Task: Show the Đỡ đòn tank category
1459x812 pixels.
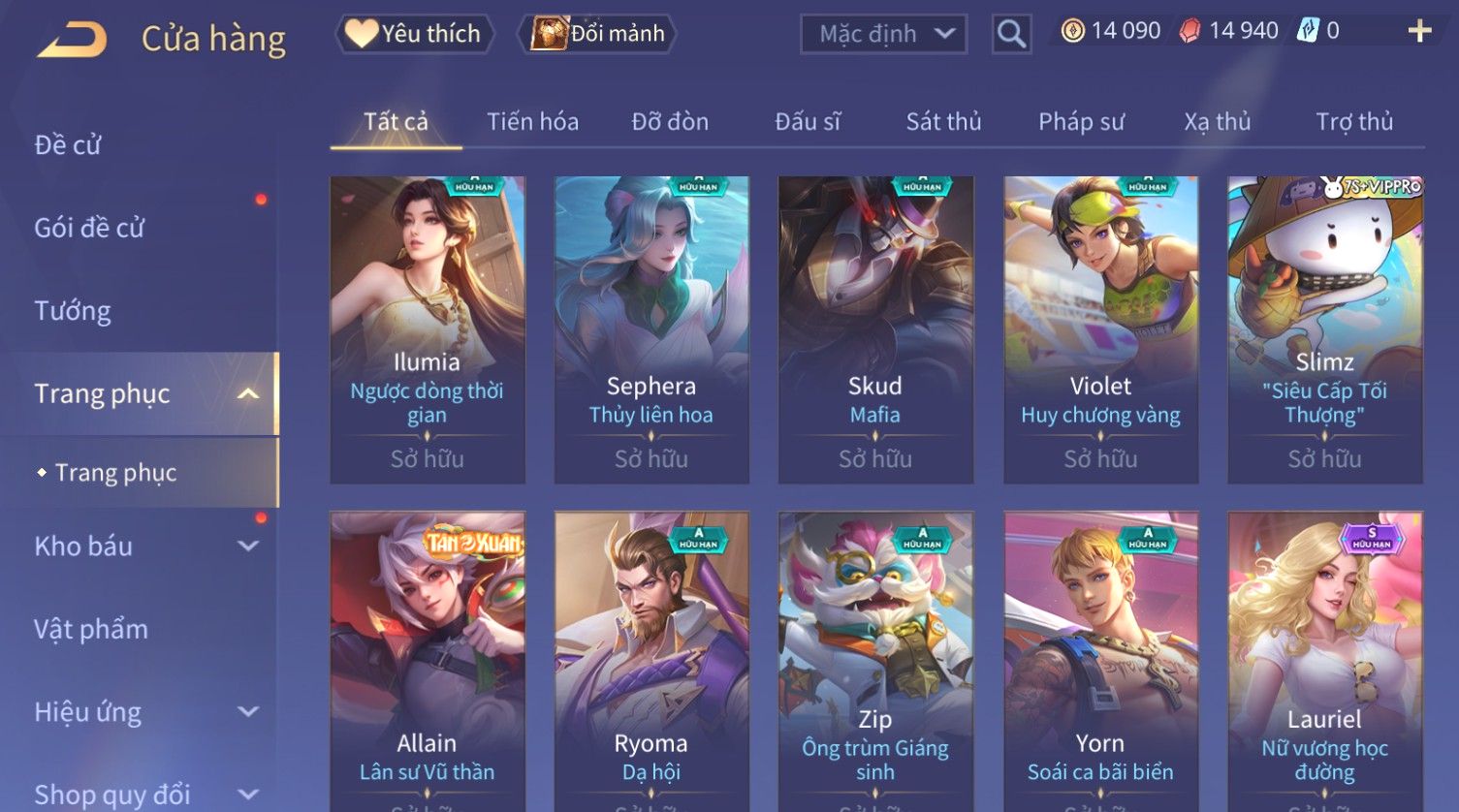Action: (x=670, y=122)
